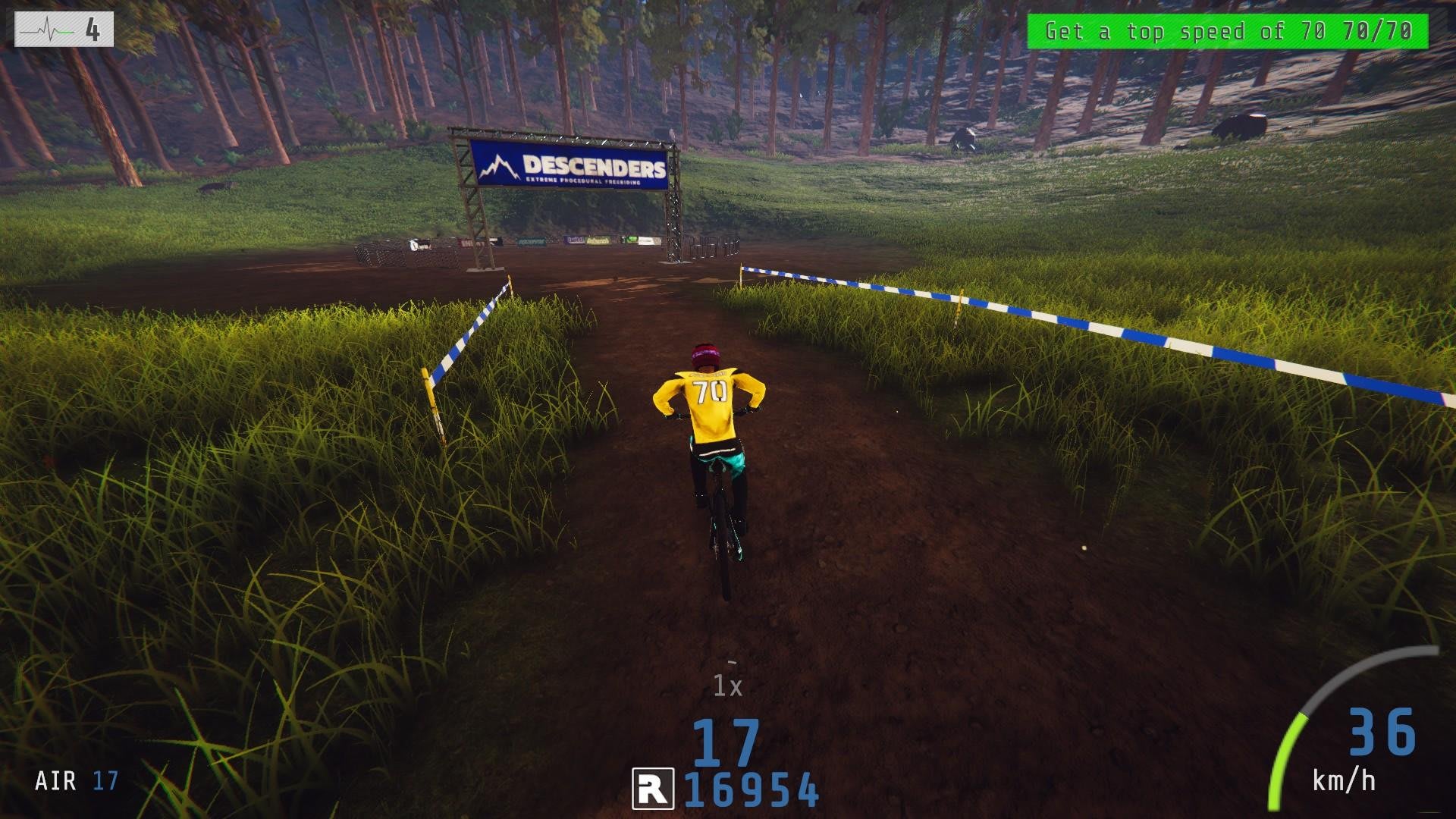Click the Rep "R" icon beside the score
The height and width of the screenshot is (819, 1456).
[653, 789]
